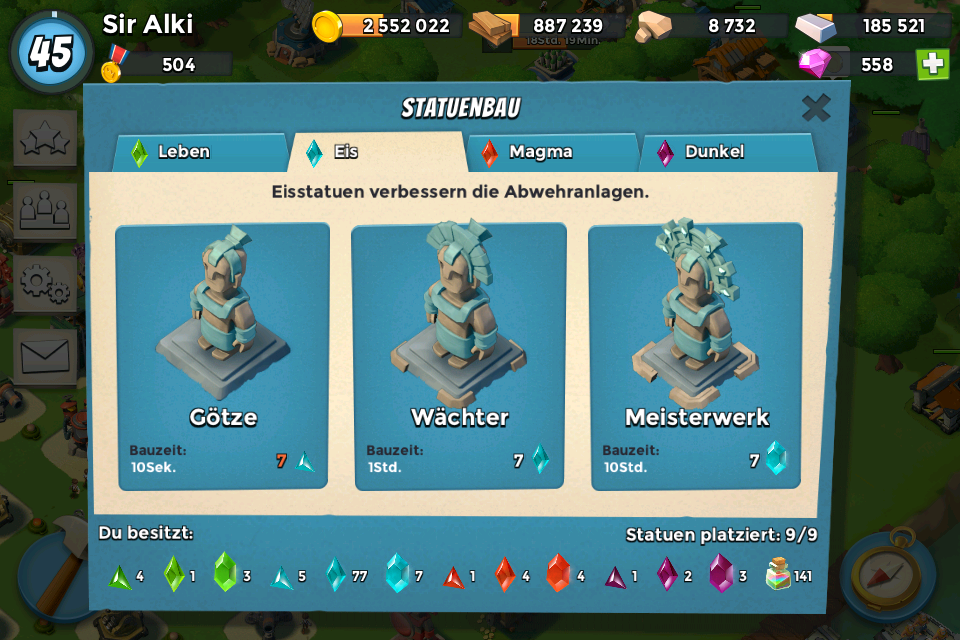Select the Meisterwerk ice statue card

coord(696,356)
